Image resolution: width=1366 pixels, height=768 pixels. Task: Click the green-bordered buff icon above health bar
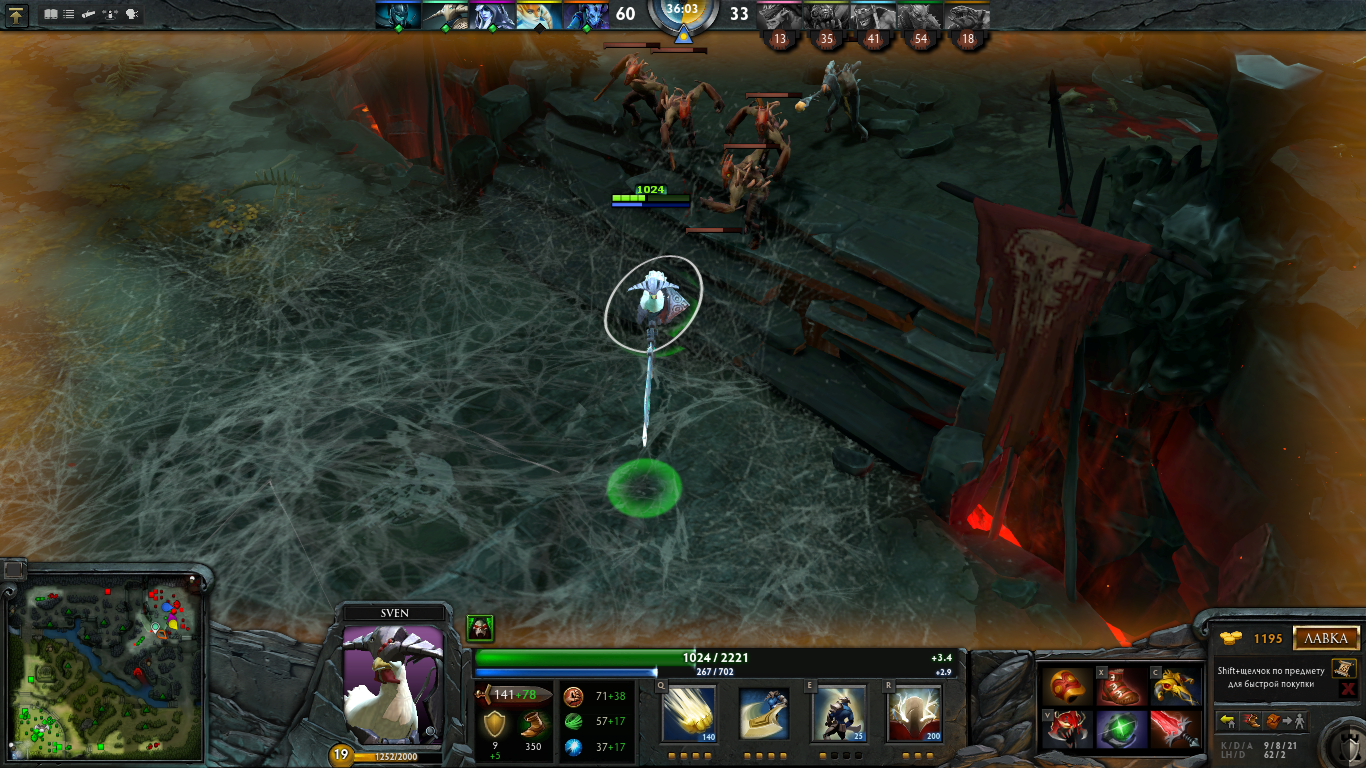(480, 629)
